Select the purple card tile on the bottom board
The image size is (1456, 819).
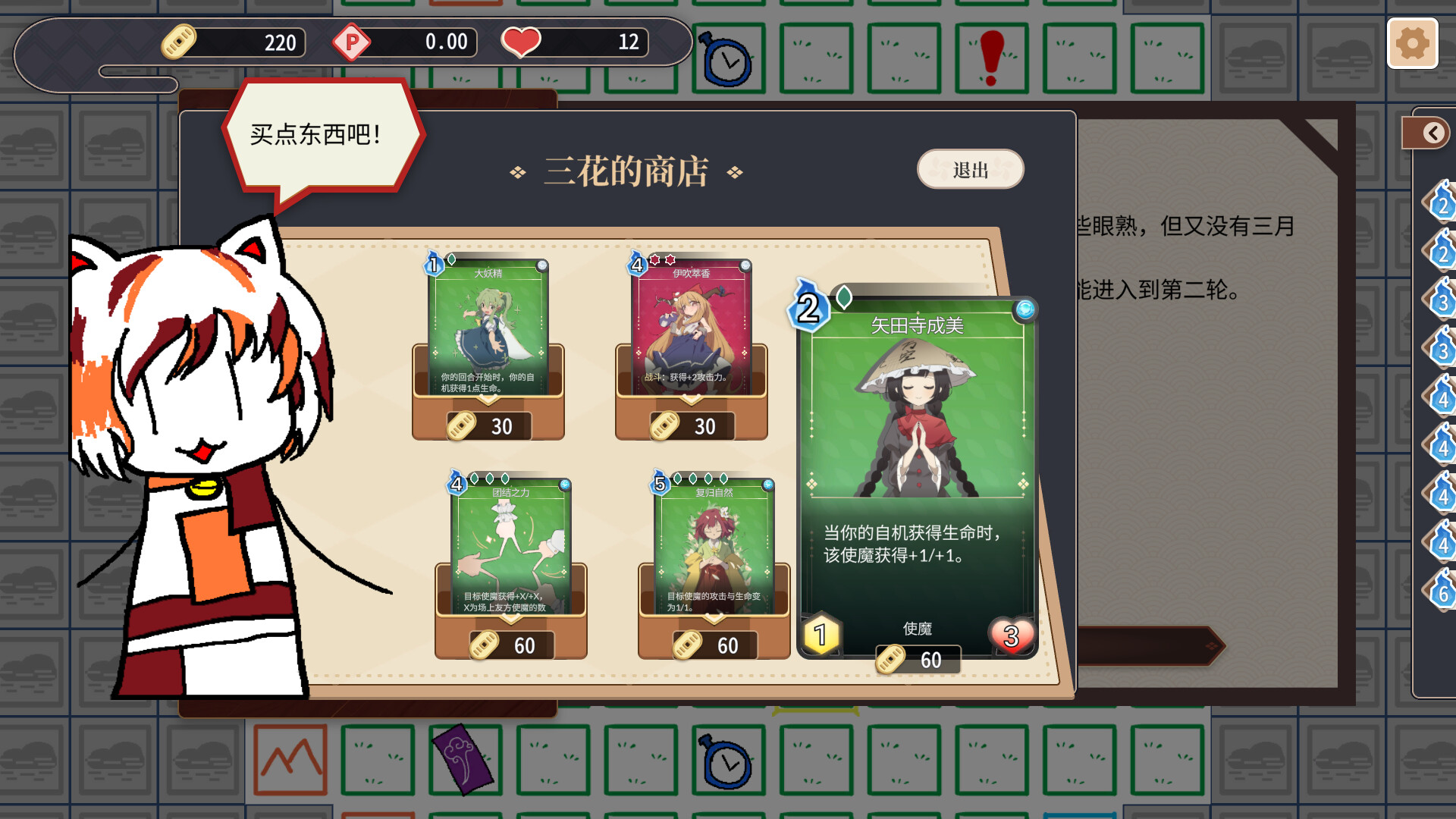(465, 760)
